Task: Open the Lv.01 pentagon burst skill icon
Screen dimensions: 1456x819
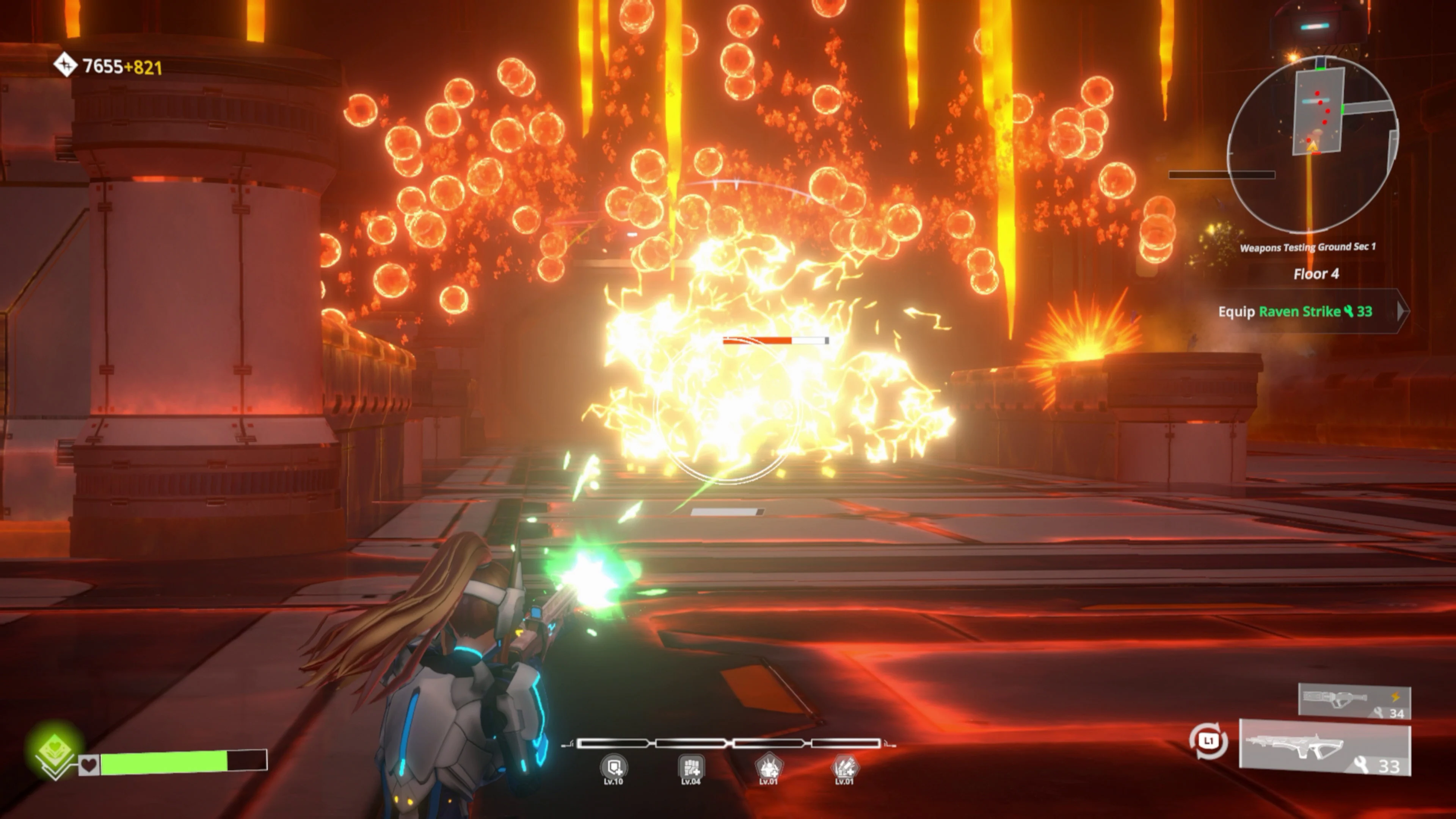Action: tap(769, 767)
